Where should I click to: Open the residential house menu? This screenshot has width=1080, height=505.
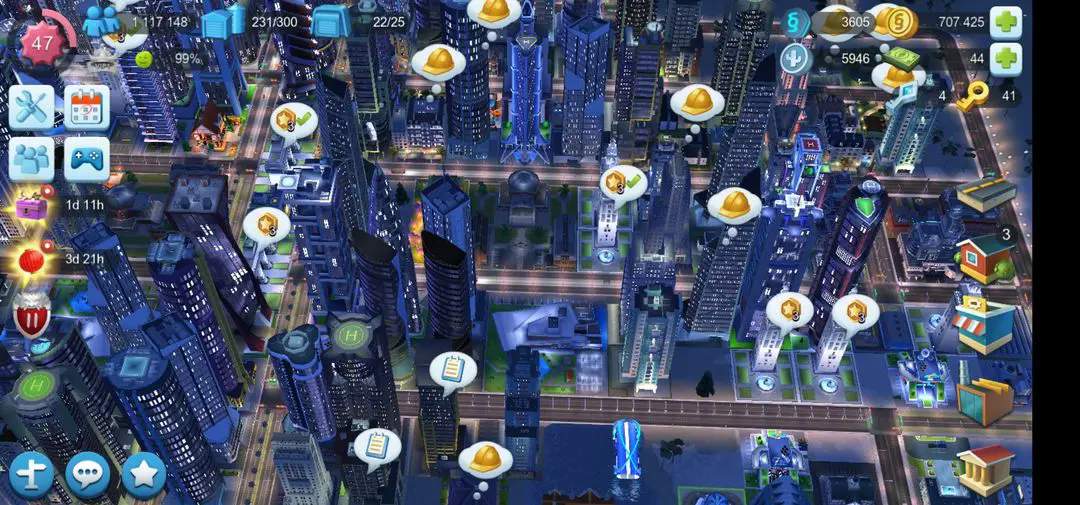tap(984, 257)
